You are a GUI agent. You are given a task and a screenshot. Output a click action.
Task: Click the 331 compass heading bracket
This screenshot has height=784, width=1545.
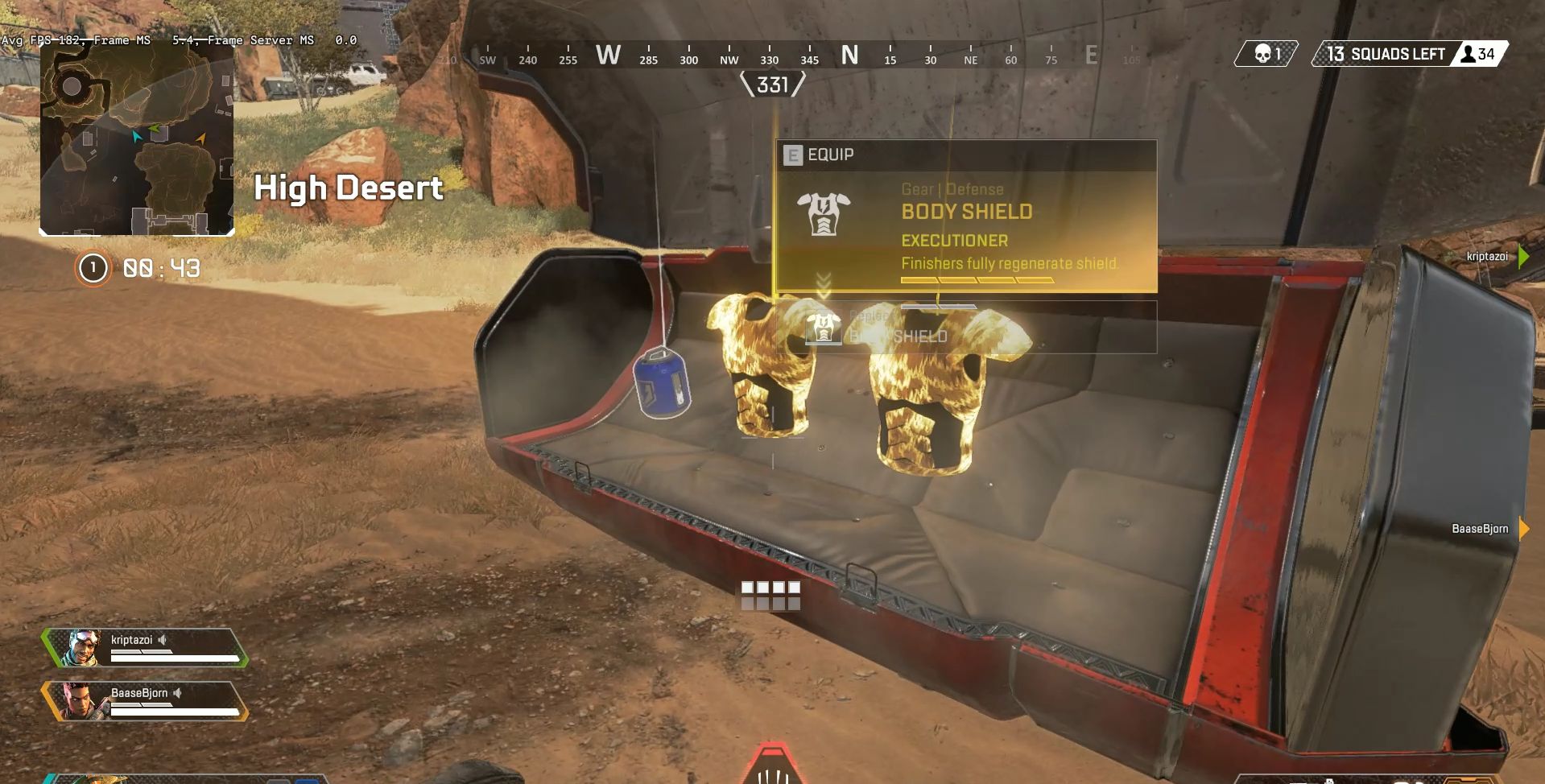point(771,82)
